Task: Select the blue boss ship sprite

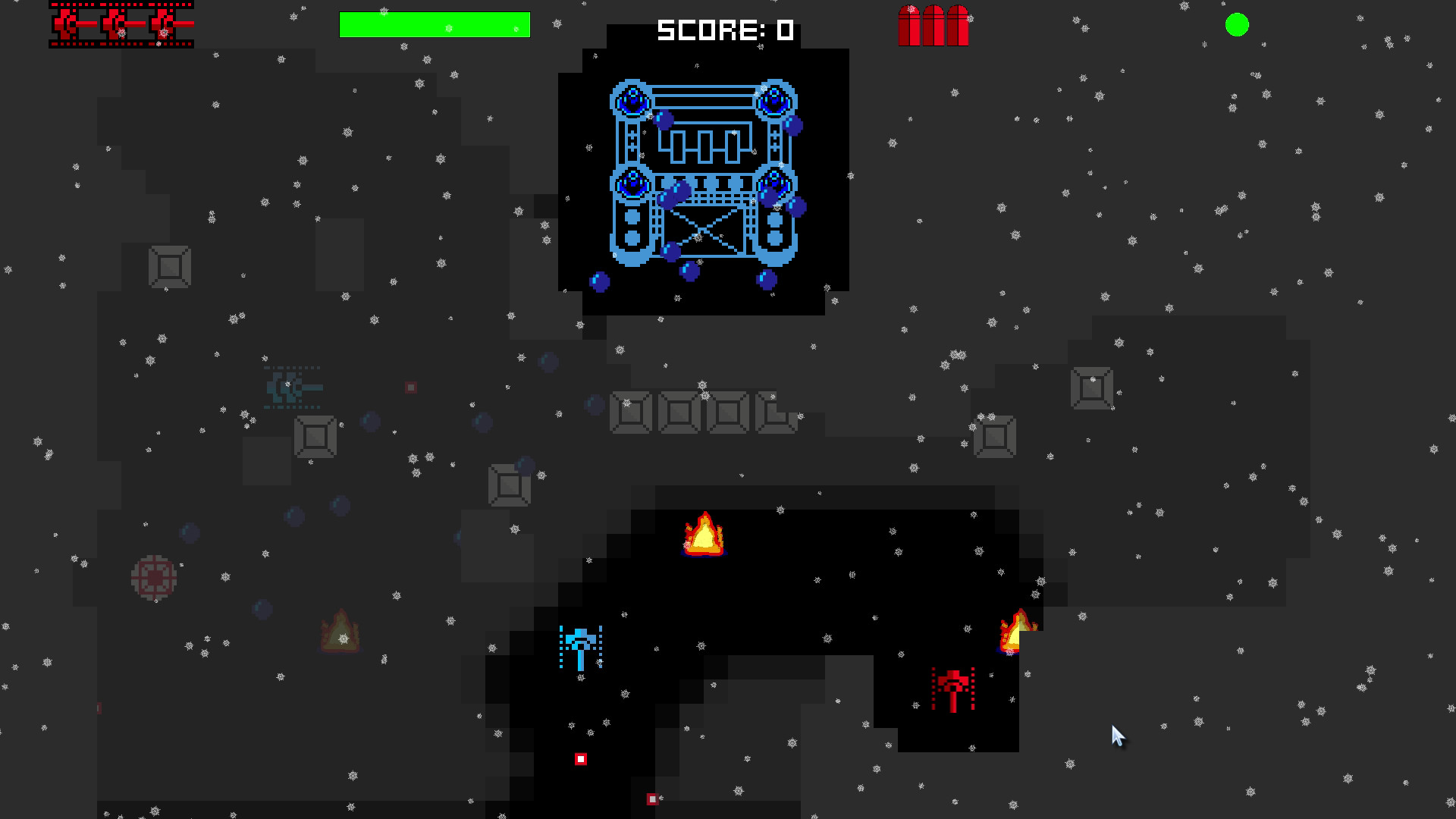Action: click(701, 171)
